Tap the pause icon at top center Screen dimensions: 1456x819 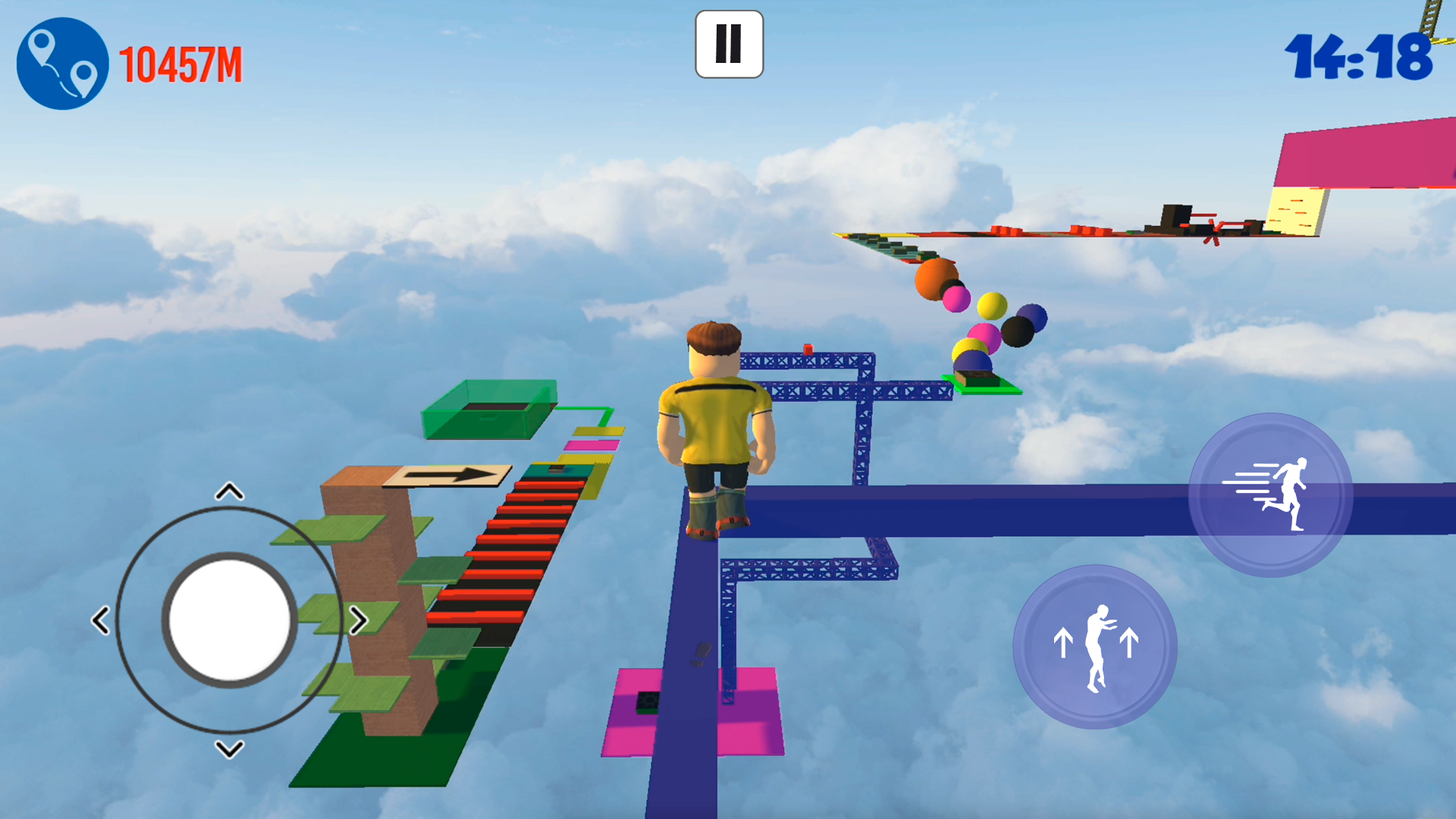tap(728, 44)
